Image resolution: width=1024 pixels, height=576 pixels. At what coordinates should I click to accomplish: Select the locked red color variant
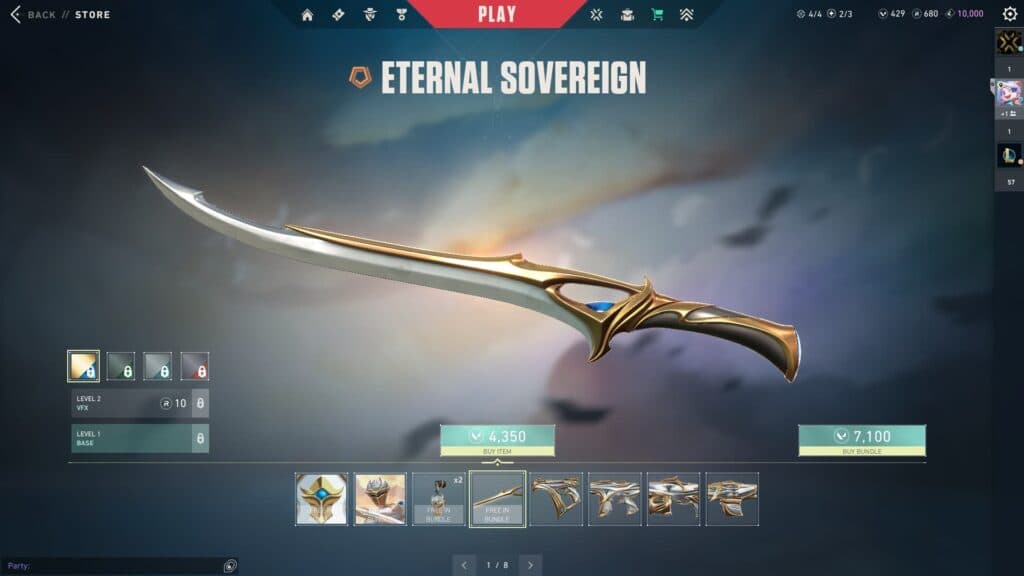pos(195,366)
